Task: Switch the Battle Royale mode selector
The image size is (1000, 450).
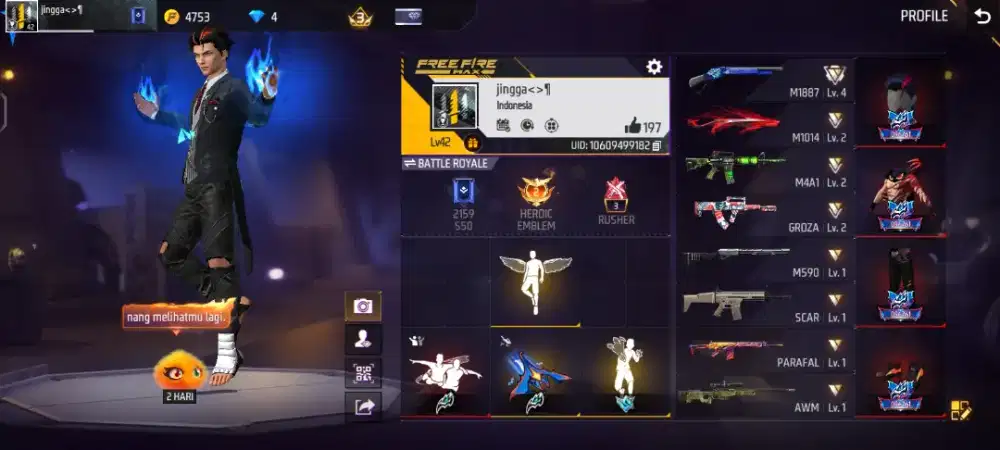Action: click(x=446, y=163)
